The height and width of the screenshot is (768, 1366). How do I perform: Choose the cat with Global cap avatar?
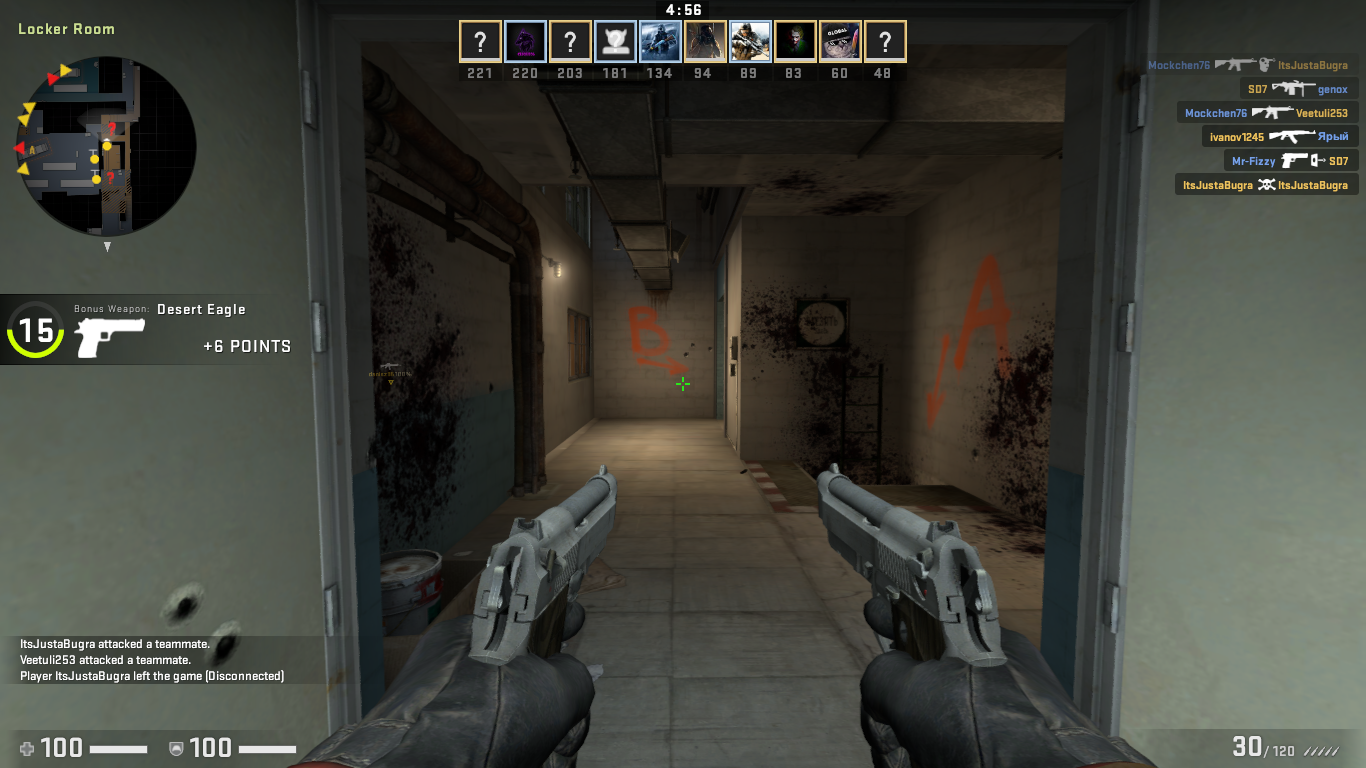click(x=840, y=42)
